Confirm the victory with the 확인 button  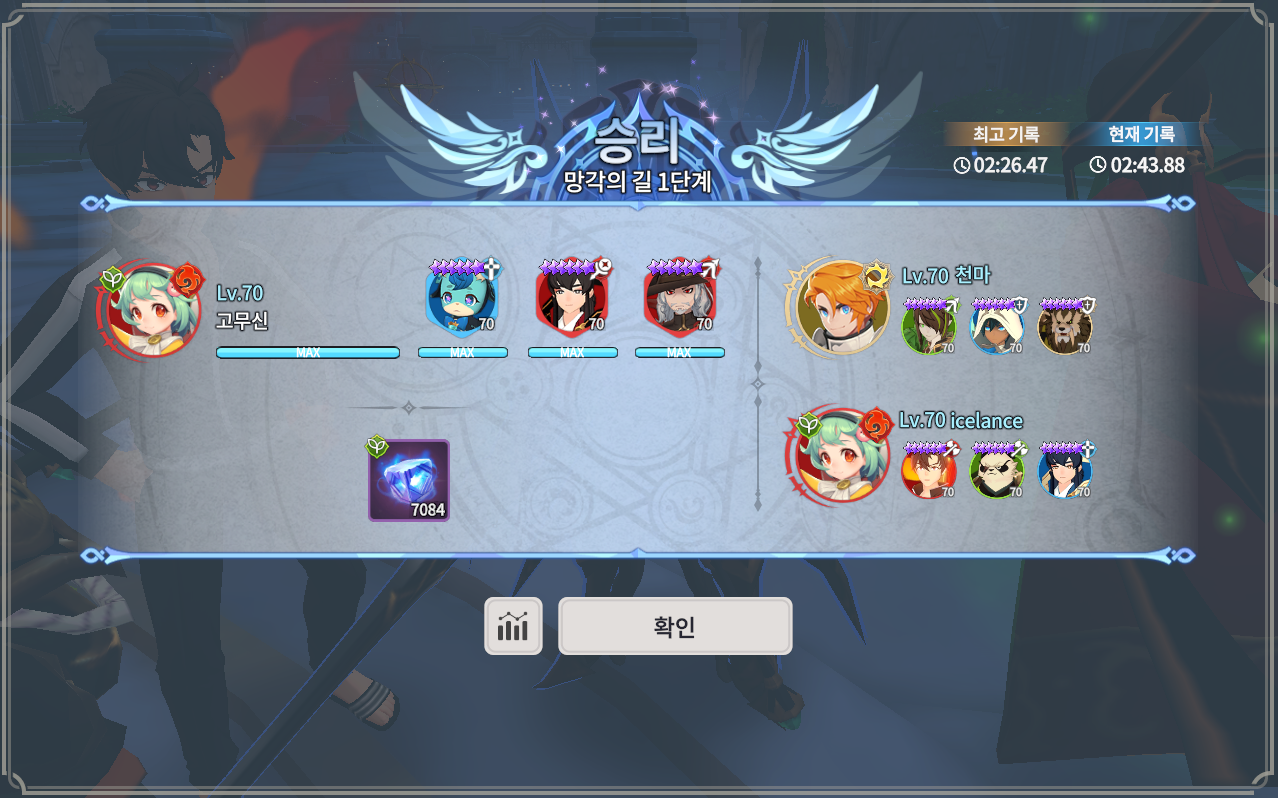click(x=675, y=627)
